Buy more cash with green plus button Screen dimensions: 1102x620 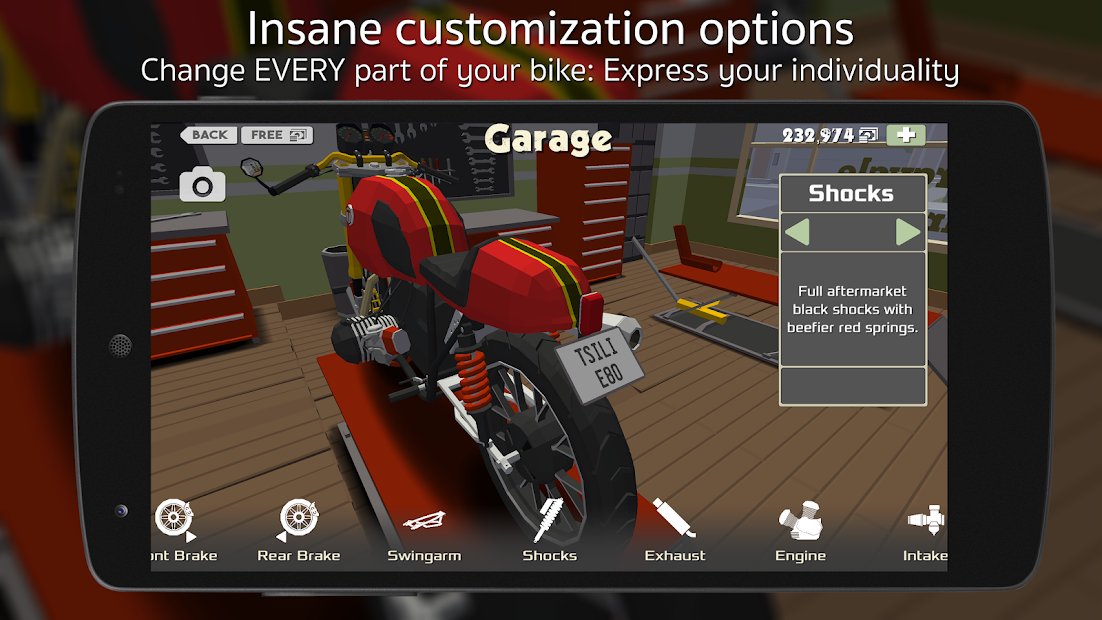click(906, 135)
